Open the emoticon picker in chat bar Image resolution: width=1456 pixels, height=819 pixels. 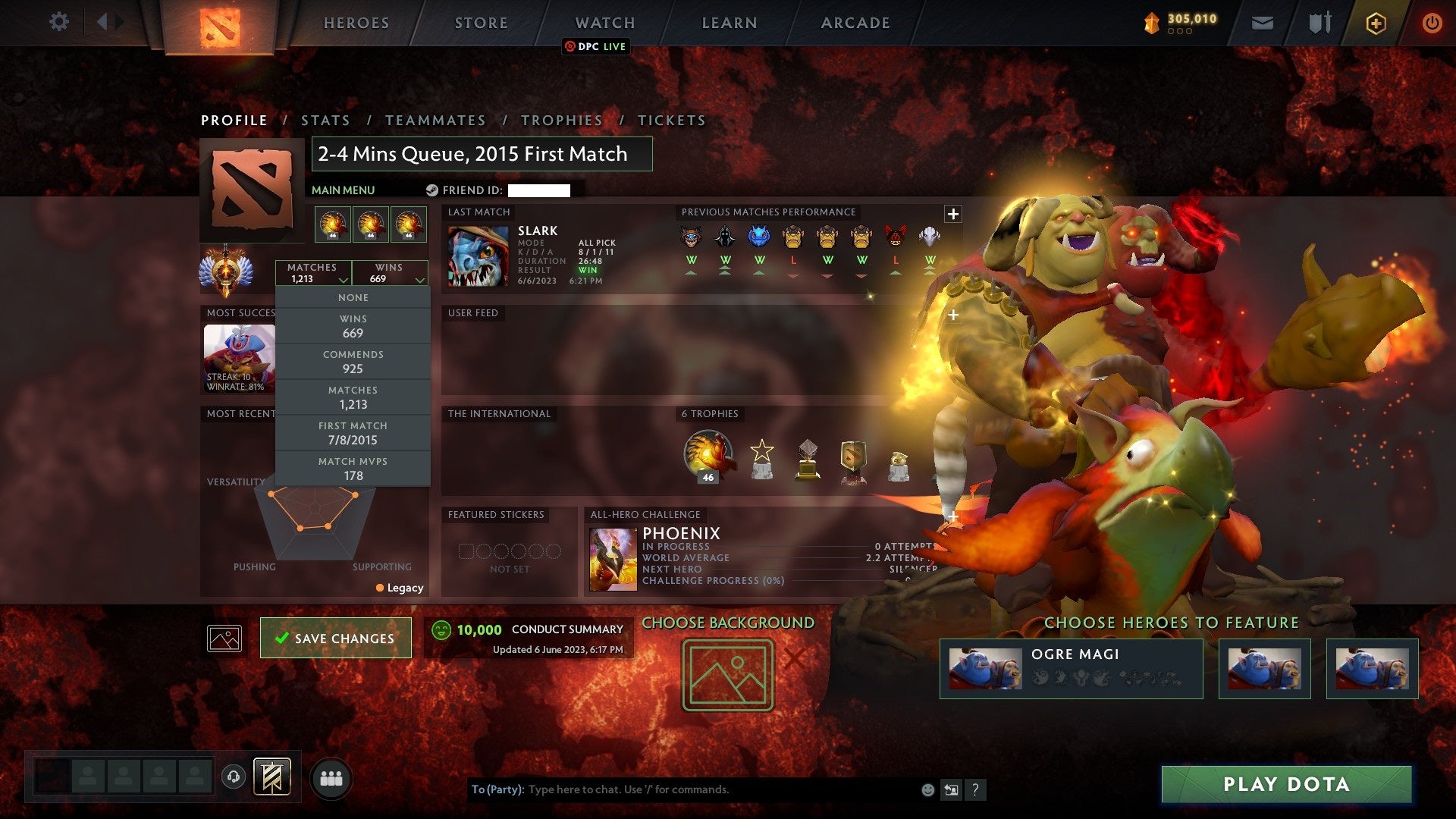pyautogui.click(x=927, y=789)
